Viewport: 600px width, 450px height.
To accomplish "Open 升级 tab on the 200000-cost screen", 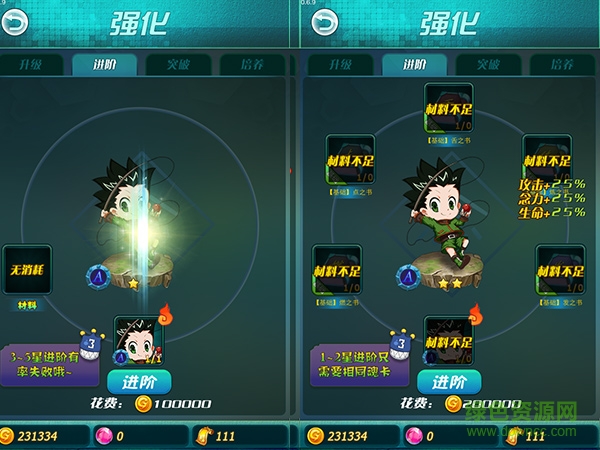I will (x=341, y=65).
